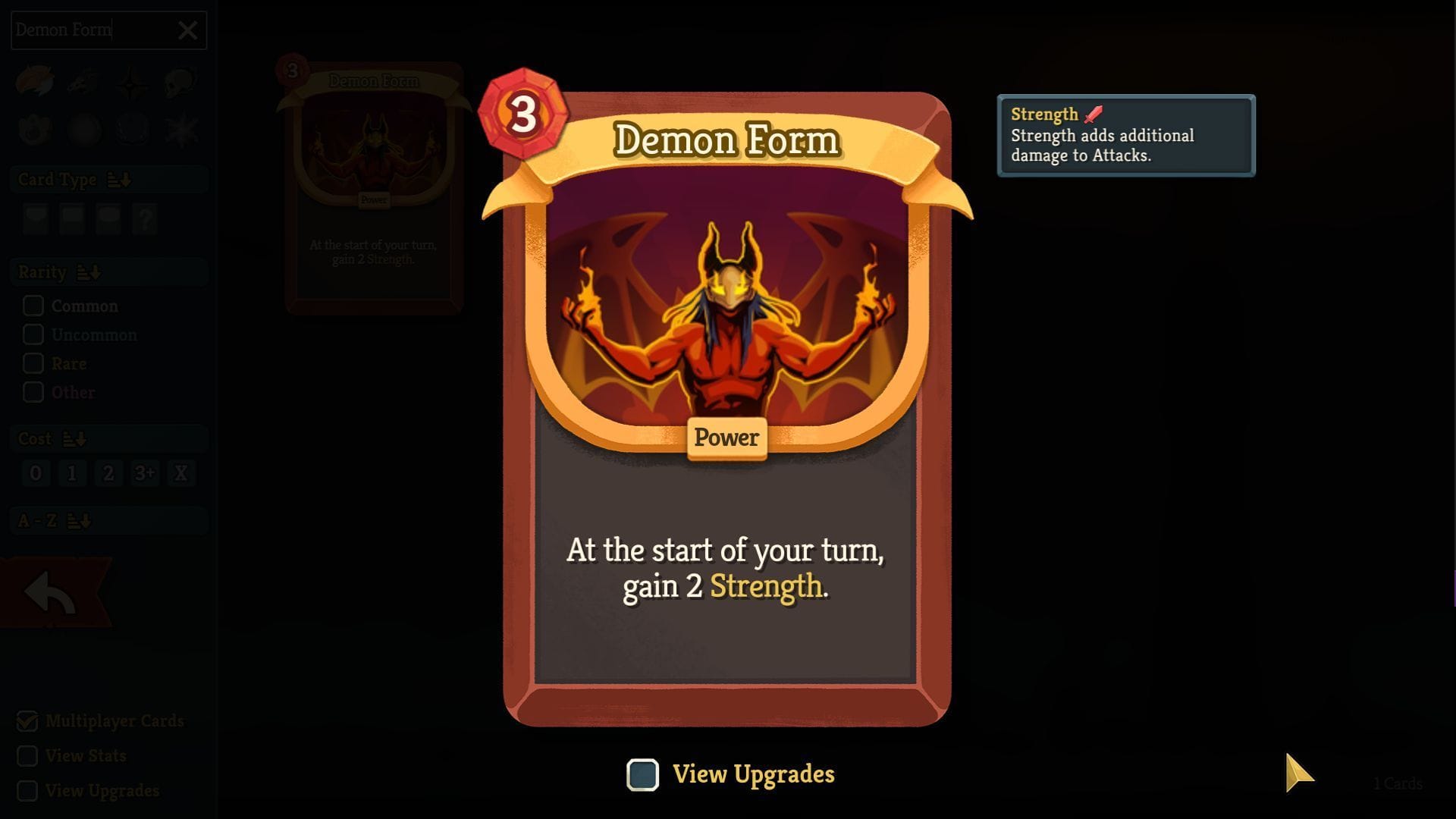This screenshot has width=1456, height=819.
Task: Enable the Common rarity checkbox
Action: click(x=33, y=306)
